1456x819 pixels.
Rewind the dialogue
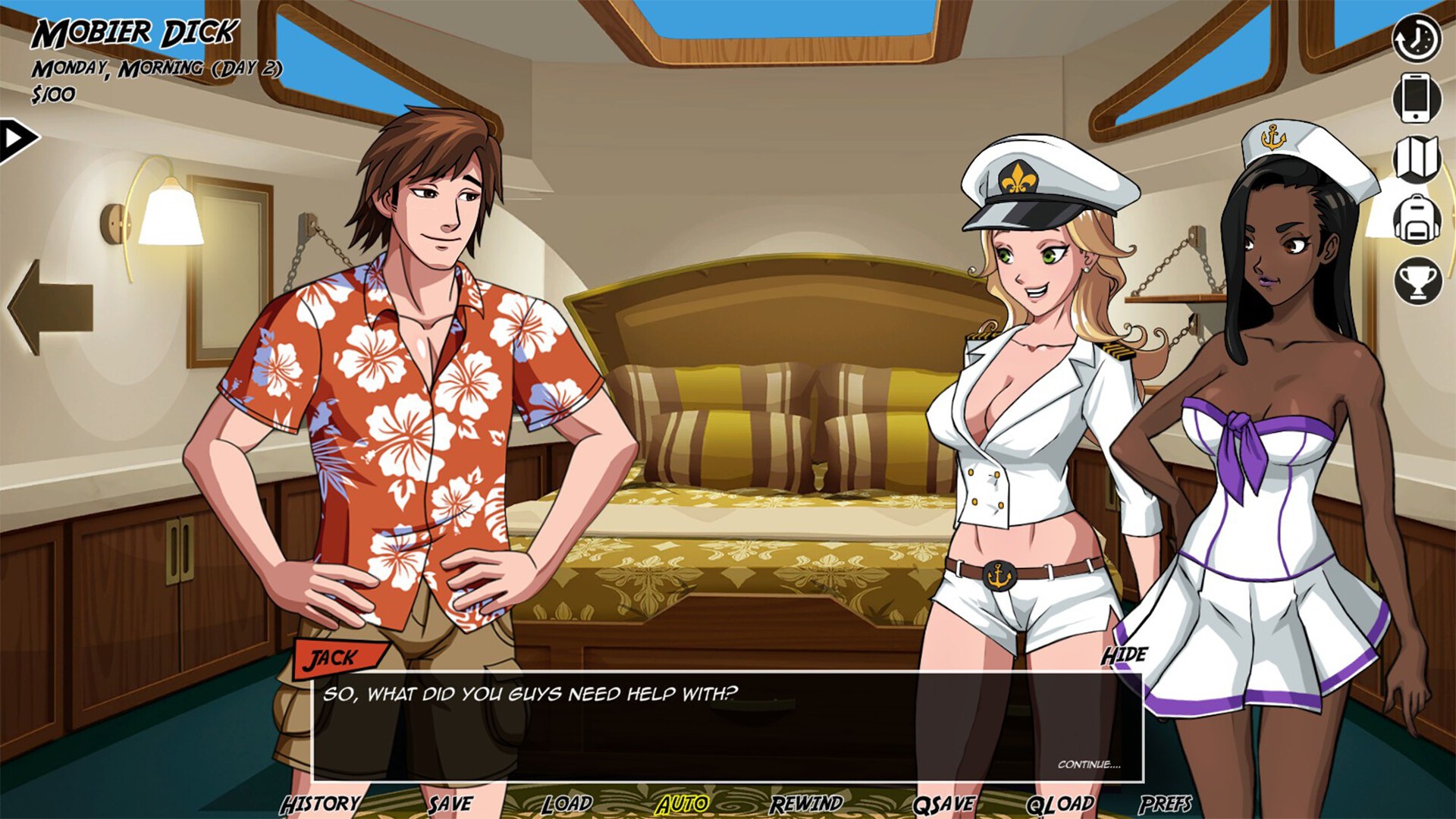click(806, 804)
